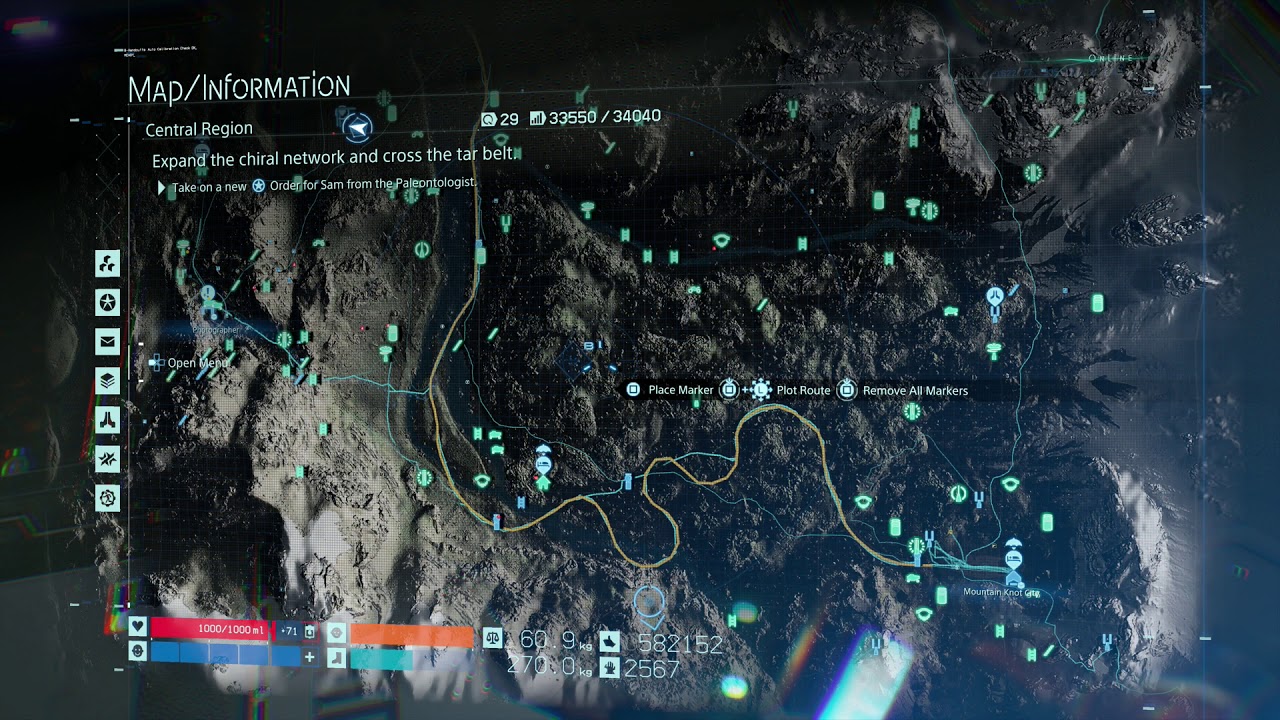Open the gear system icon

tap(107, 497)
